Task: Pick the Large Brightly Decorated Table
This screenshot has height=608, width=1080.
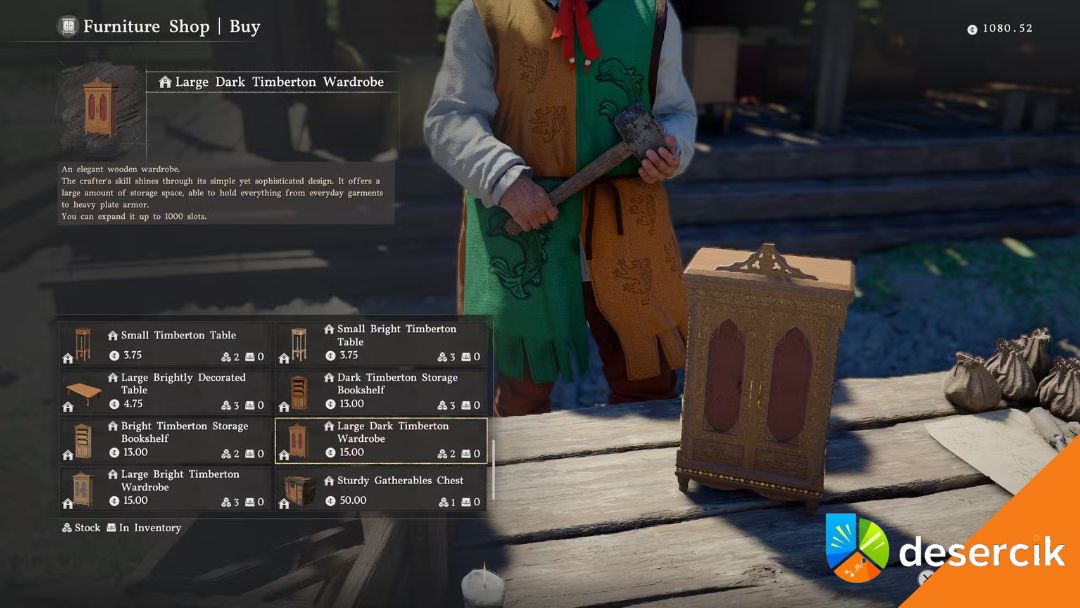Action: coord(165,392)
